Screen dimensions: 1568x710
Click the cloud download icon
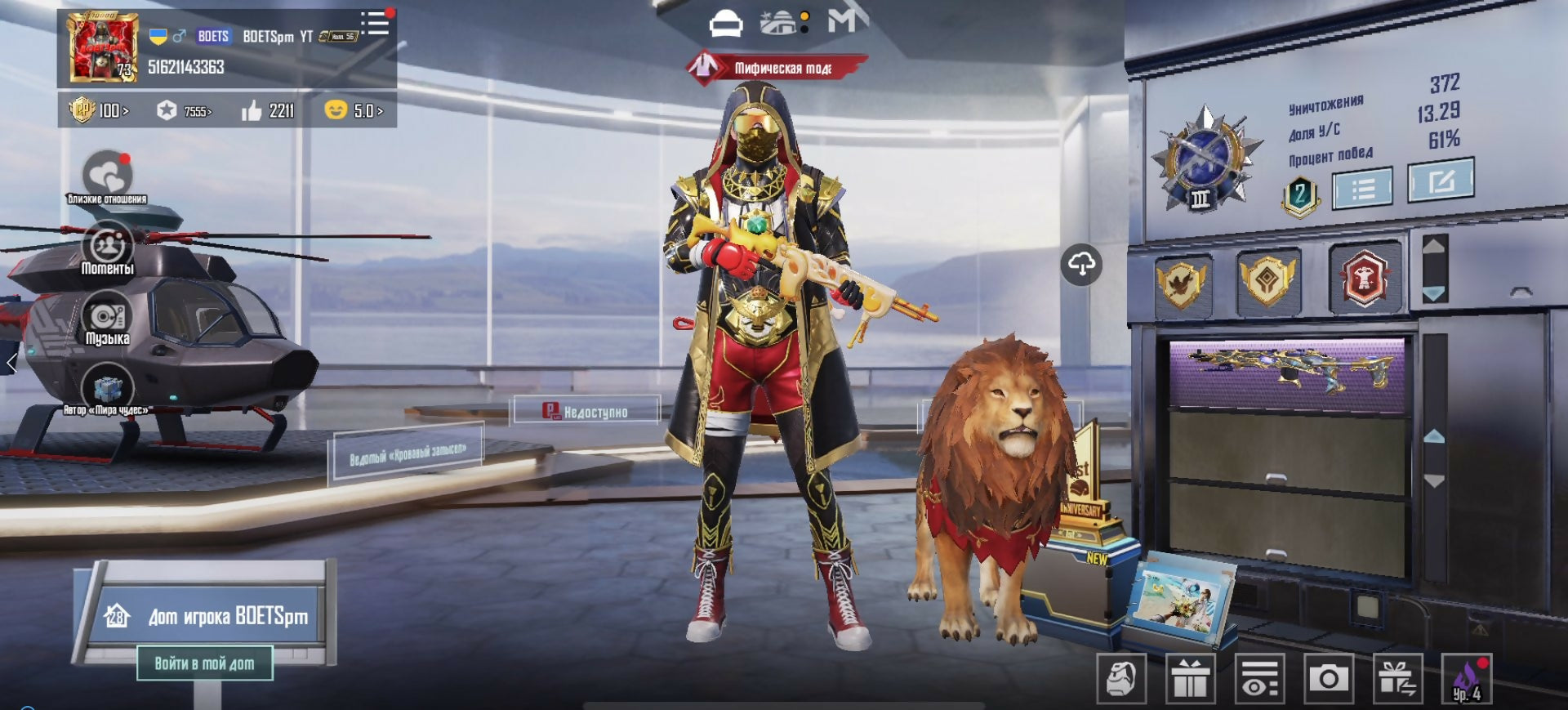click(1081, 264)
